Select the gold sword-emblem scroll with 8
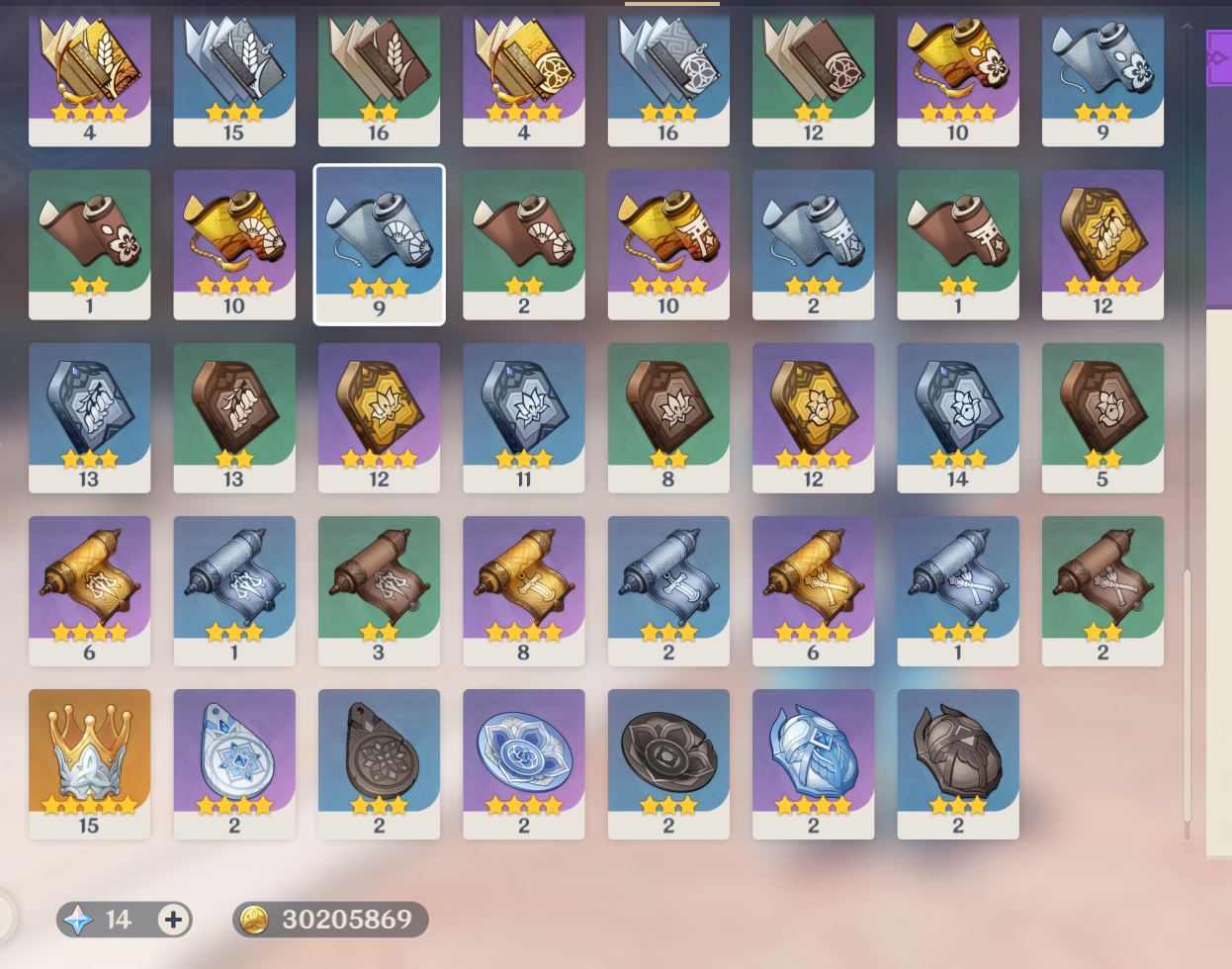Viewport: 1232px width, 969px height. [523, 590]
